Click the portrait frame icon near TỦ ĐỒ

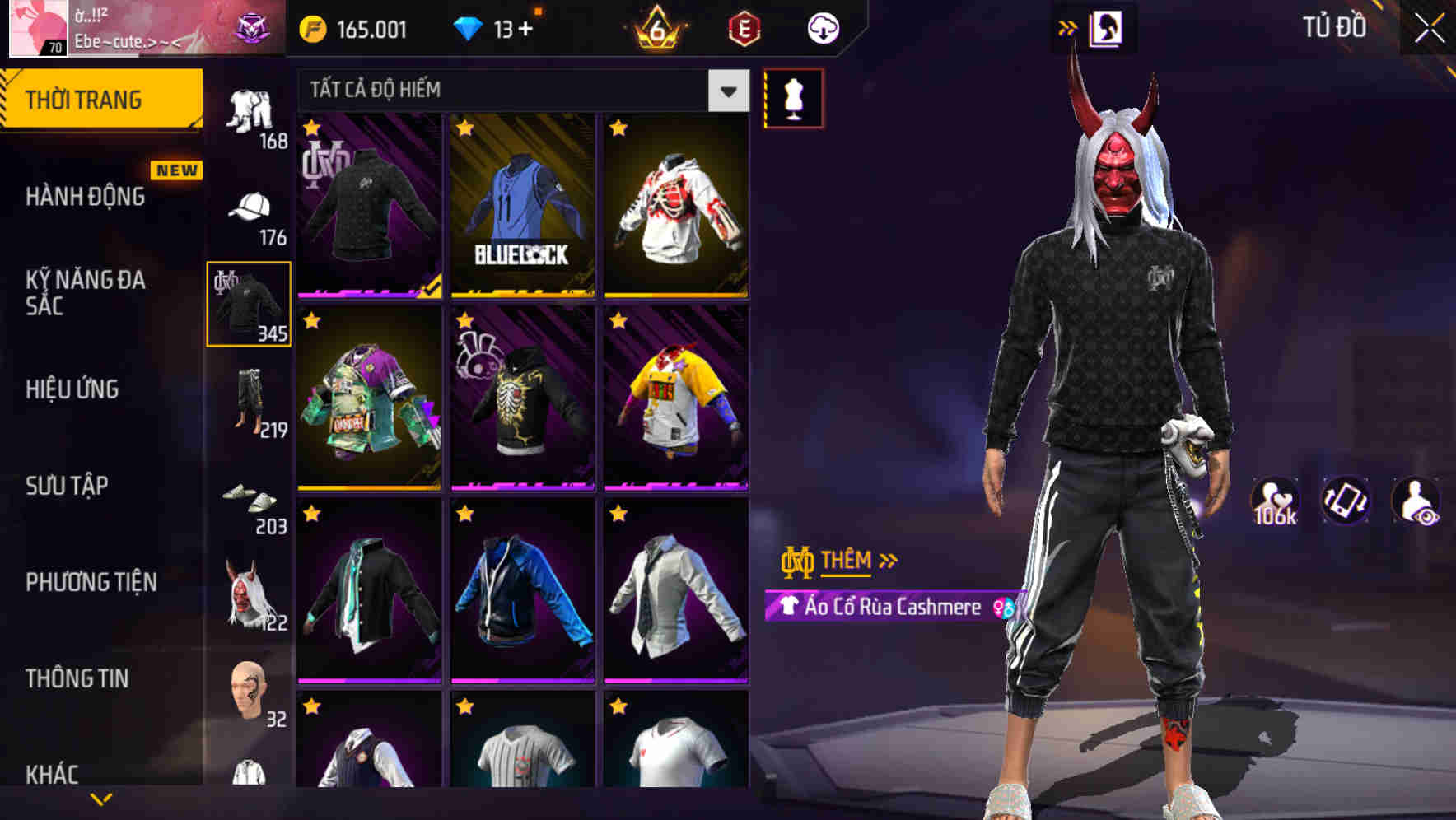pyautogui.click(x=1107, y=26)
